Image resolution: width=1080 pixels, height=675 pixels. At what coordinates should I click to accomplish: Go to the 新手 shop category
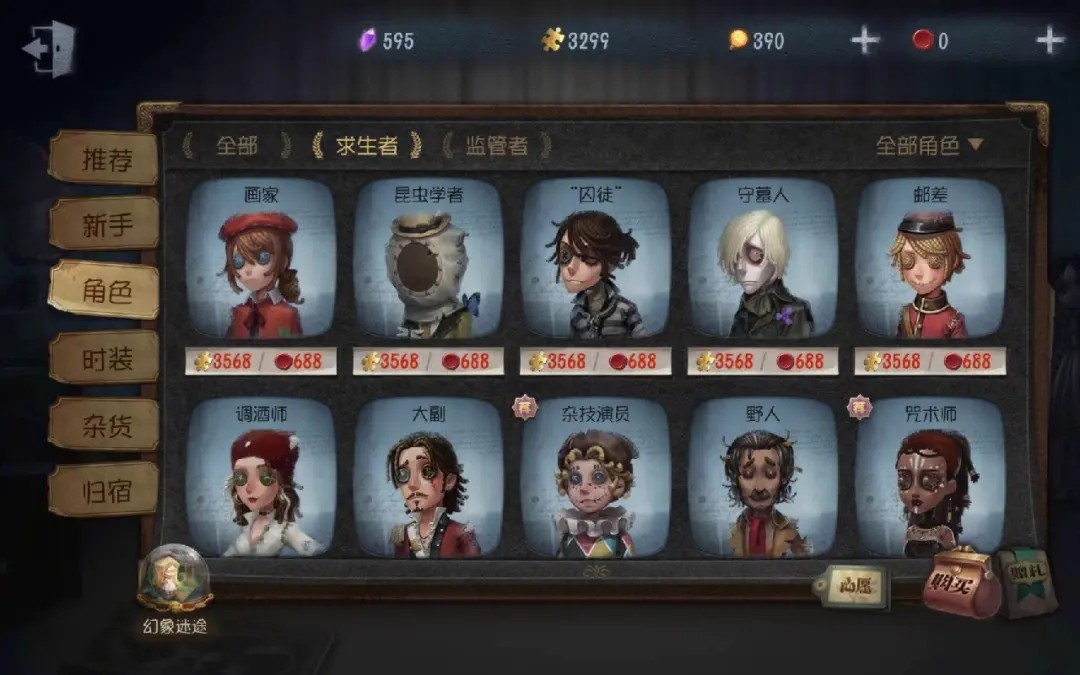tap(106, 224)
